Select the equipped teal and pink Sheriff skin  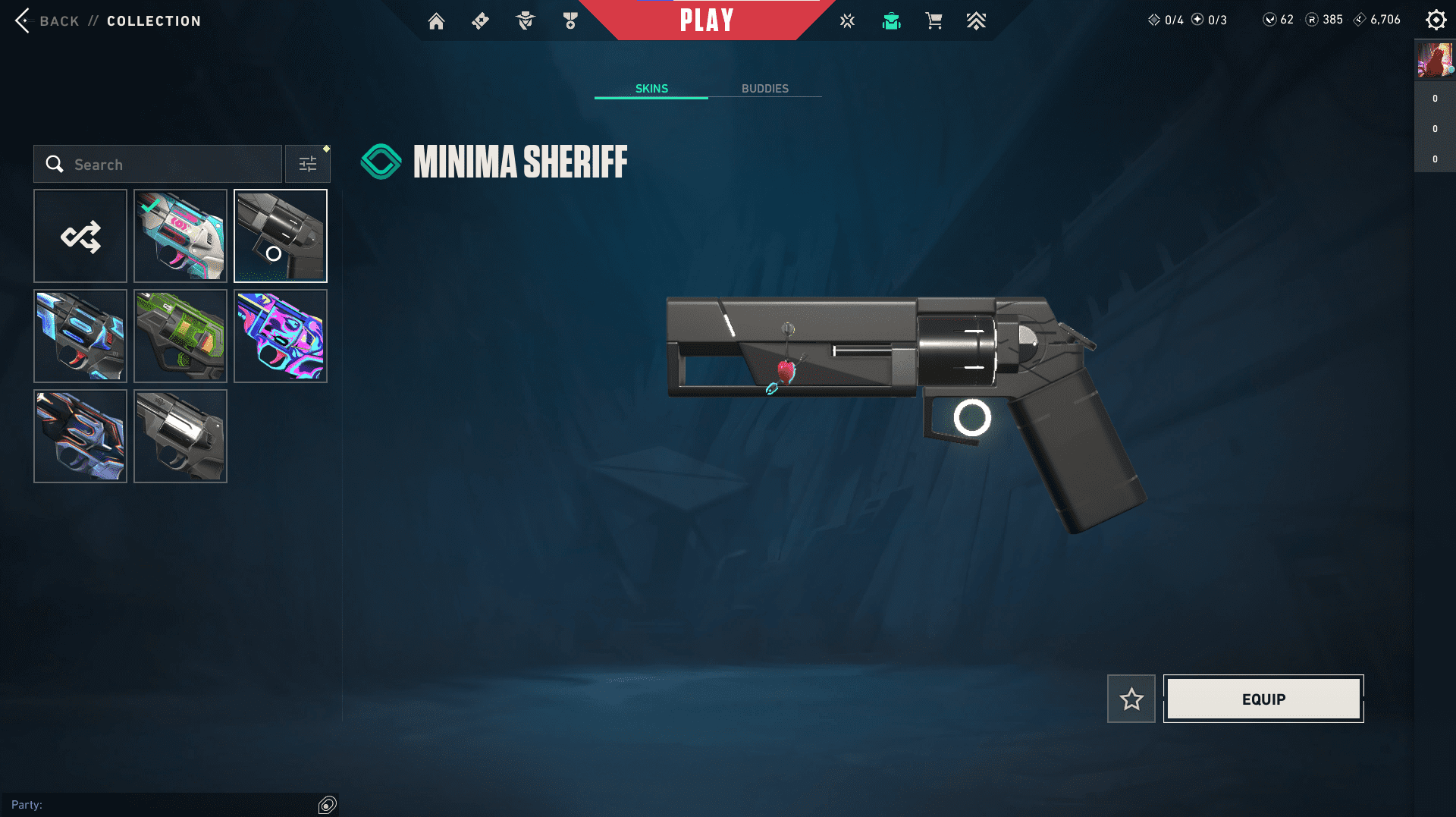[x=180, y=236]
